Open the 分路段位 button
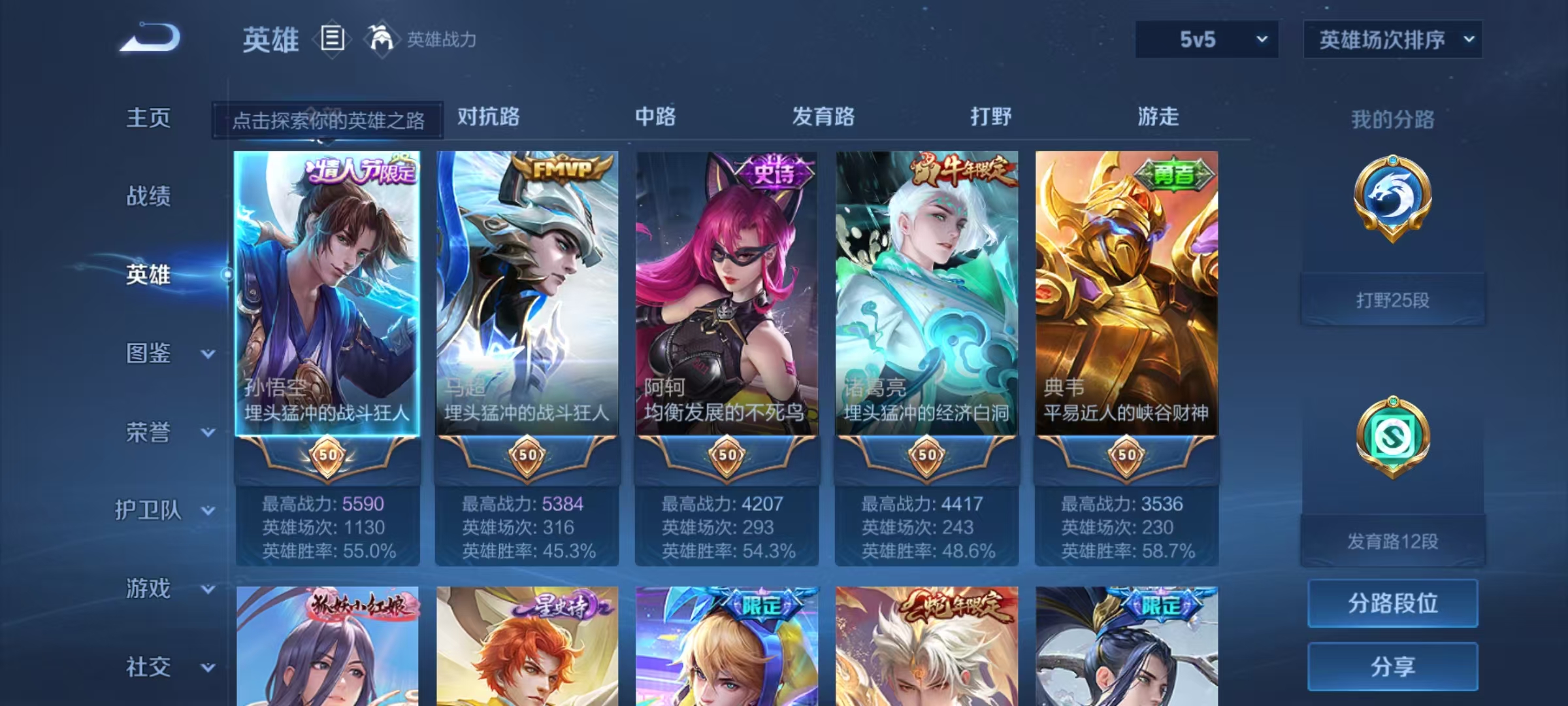1568x706 pixels. [1393, 603]
